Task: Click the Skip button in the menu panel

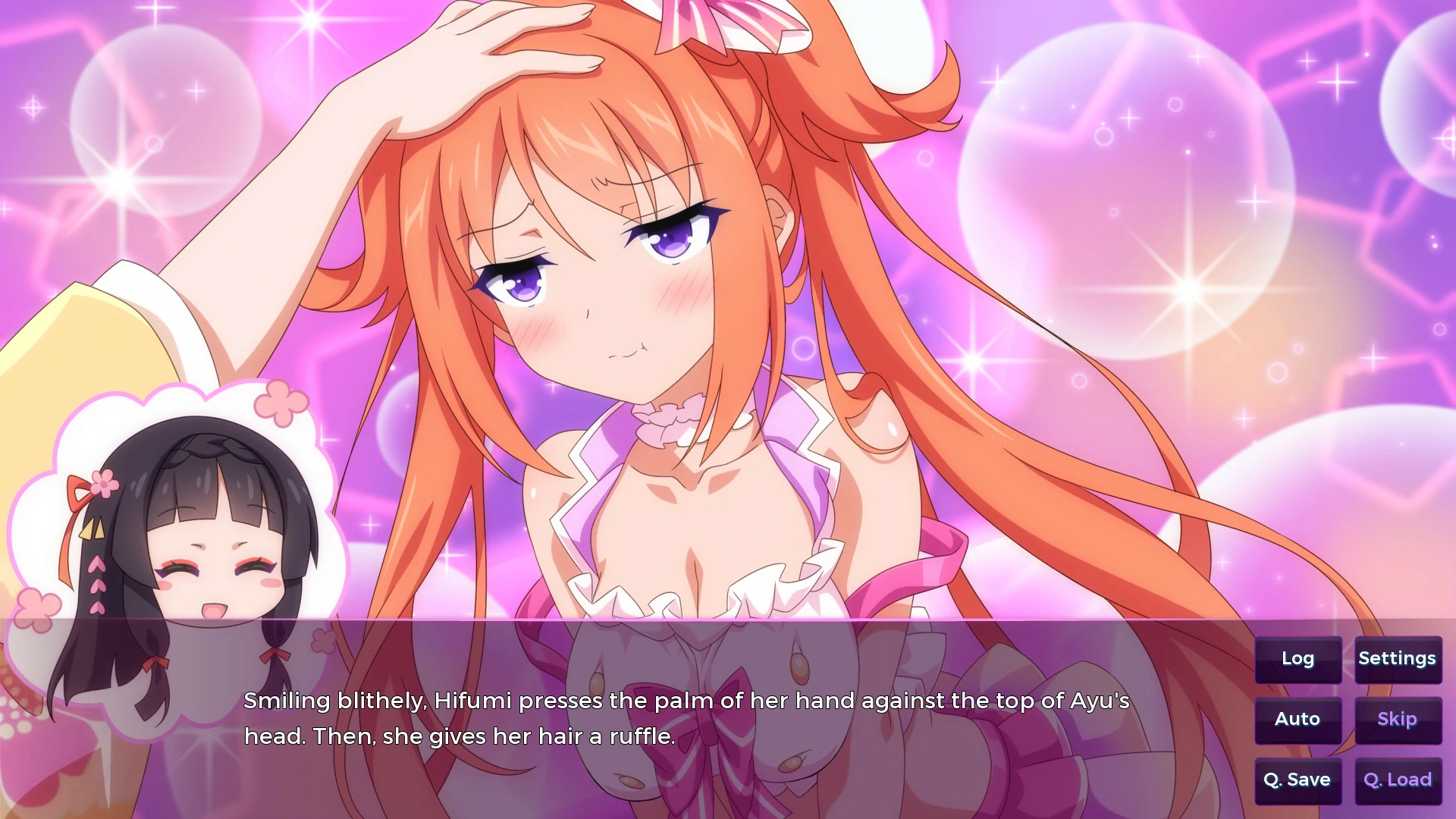Action: click(x=1396, y=719)
